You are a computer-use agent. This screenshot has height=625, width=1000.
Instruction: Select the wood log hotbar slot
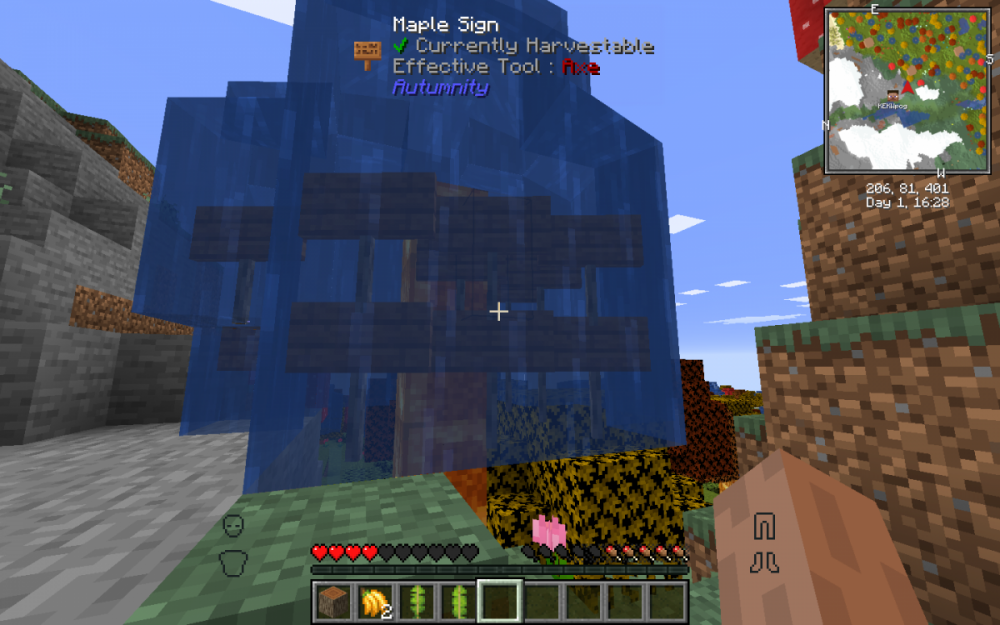pyautogui.click(x=333, y=602)
